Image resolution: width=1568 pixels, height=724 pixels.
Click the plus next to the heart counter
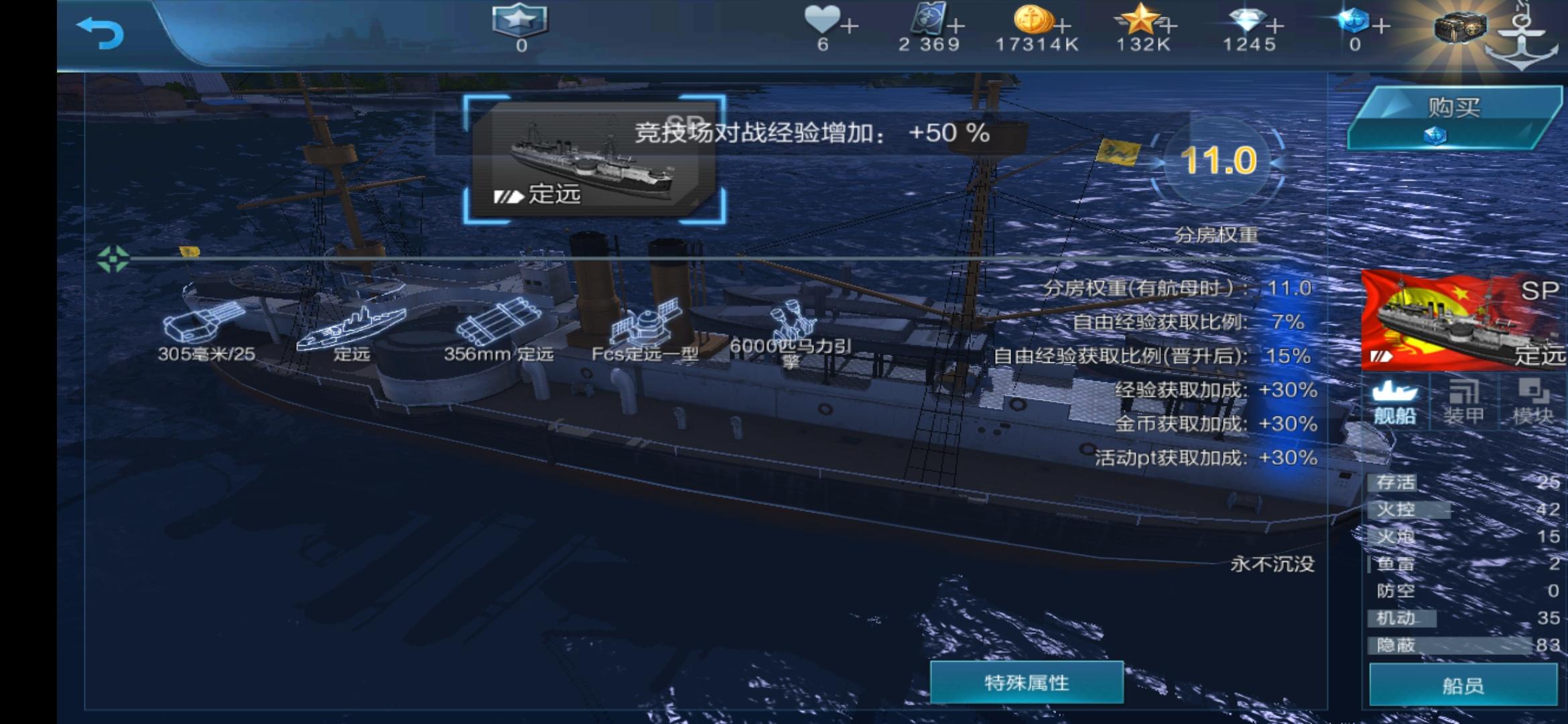[x=848, y=25]
